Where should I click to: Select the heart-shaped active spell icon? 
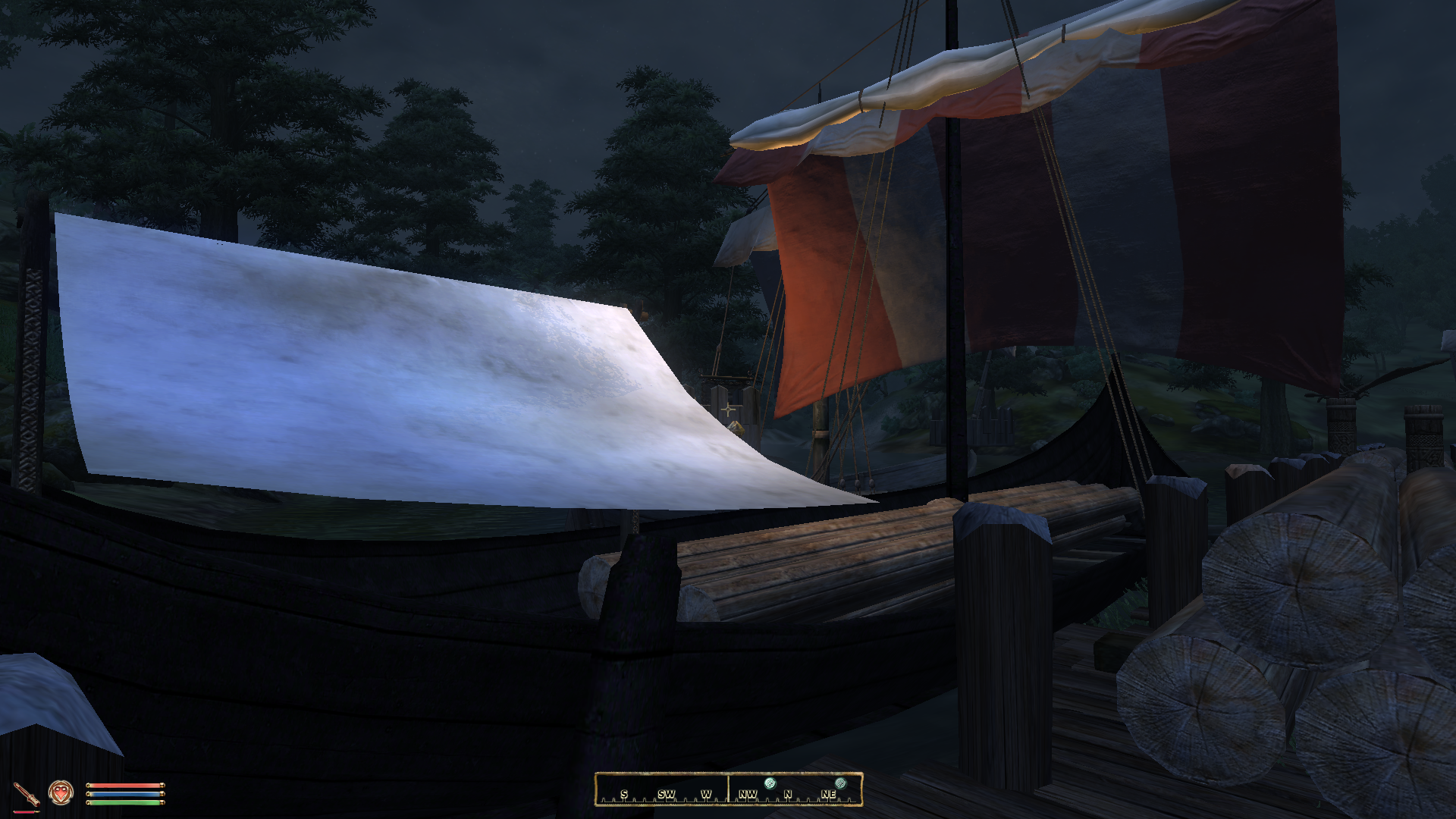60,793
